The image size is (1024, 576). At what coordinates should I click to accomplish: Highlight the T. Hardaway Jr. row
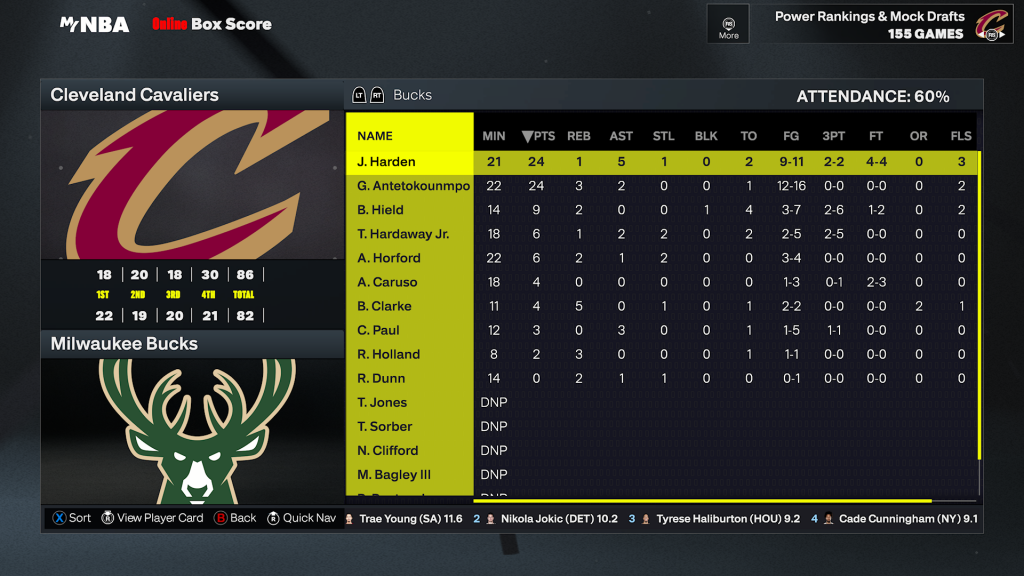pos(403,234)
